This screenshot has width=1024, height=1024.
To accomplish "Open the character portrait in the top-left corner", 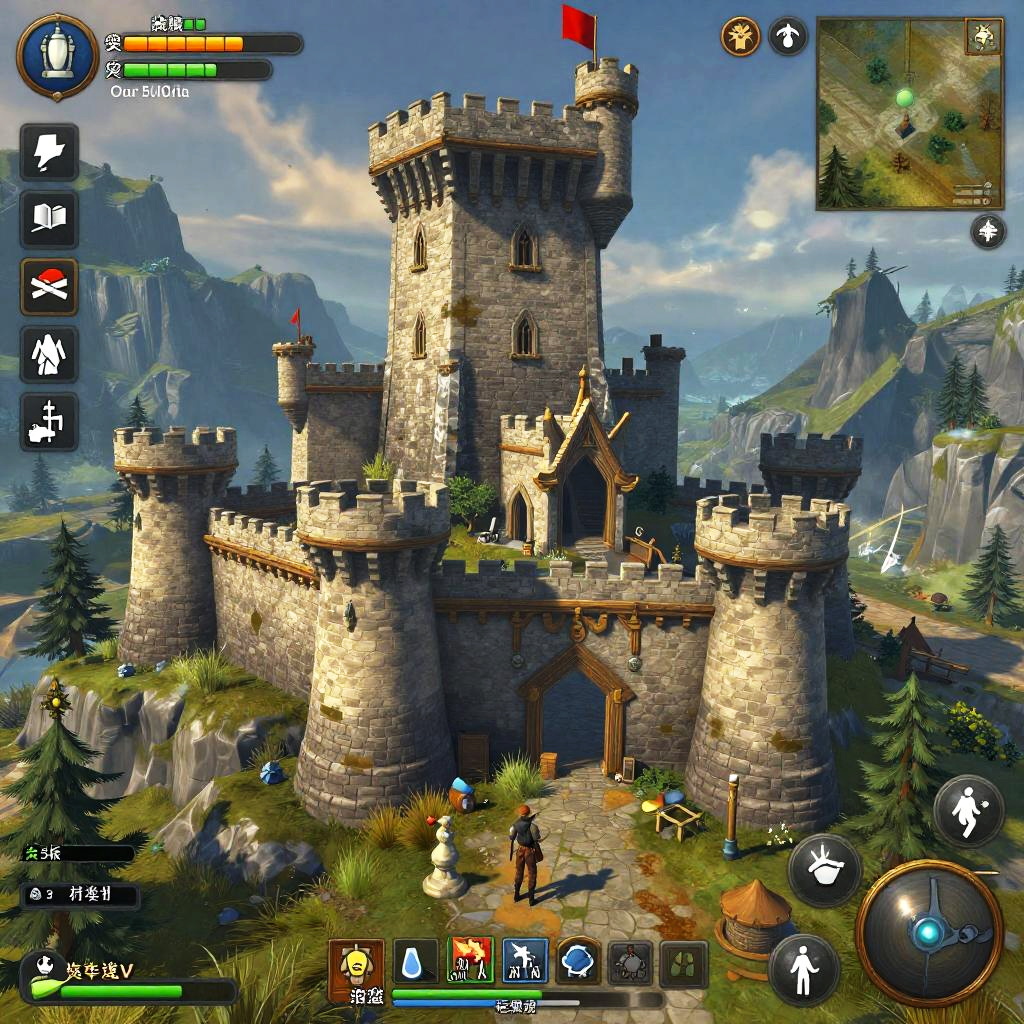I will pos(57,56).
